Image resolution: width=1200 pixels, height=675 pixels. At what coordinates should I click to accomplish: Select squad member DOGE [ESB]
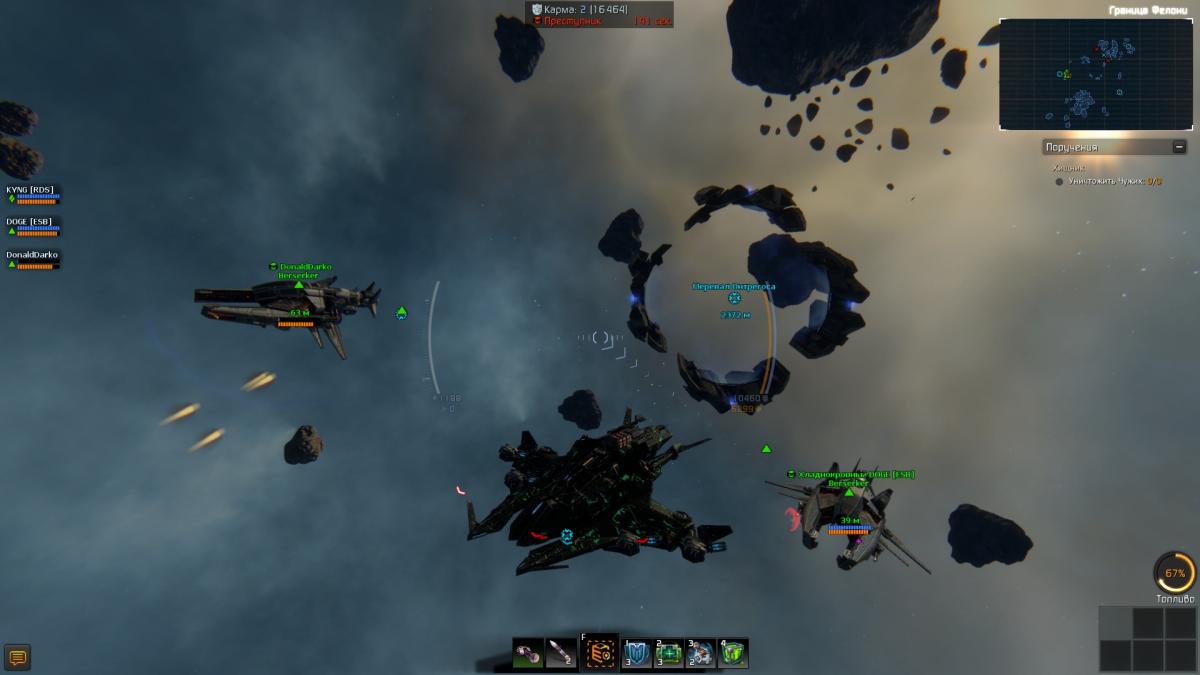[32, 226]
